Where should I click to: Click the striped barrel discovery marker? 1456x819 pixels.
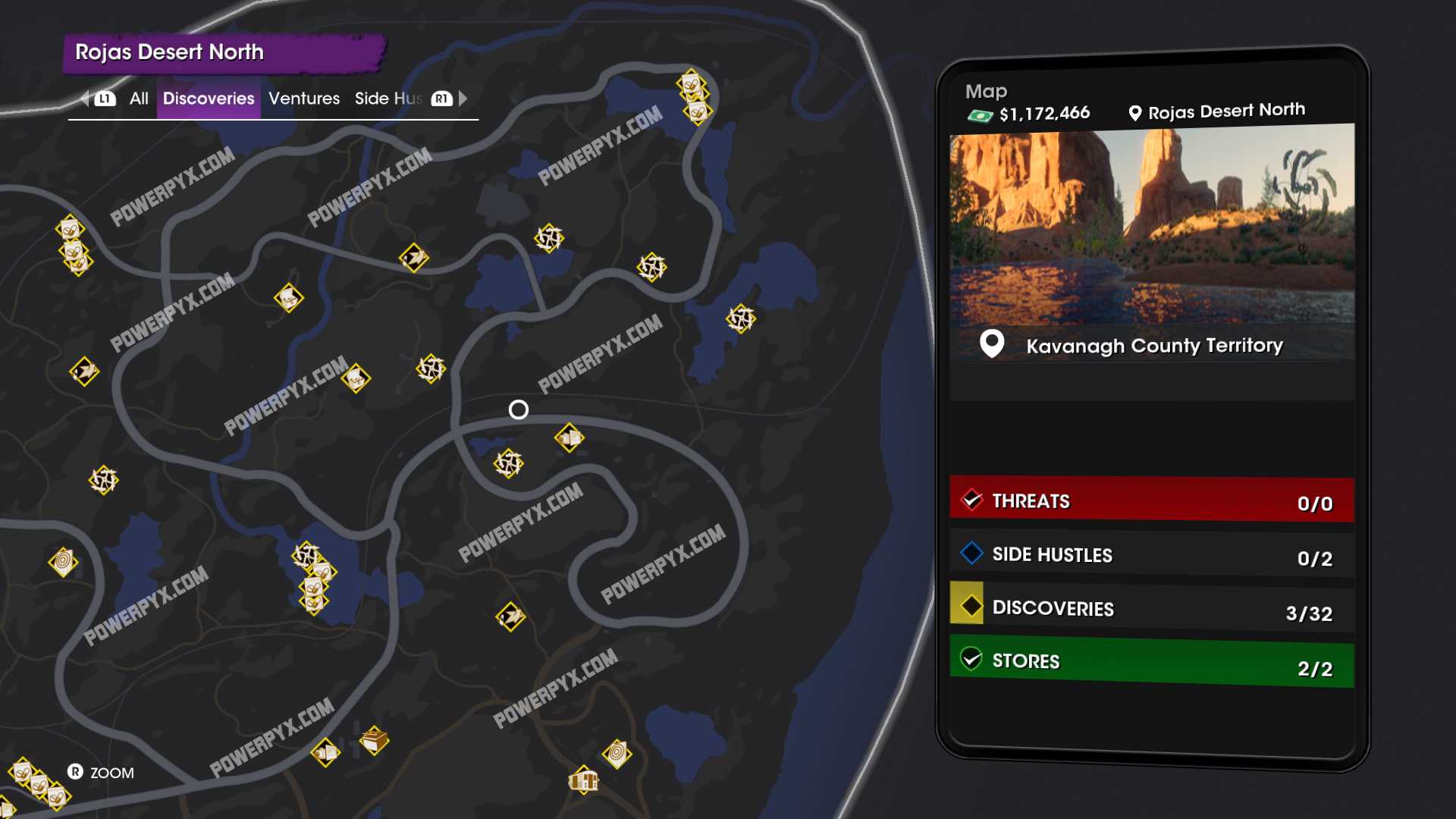tap(583, 780)
